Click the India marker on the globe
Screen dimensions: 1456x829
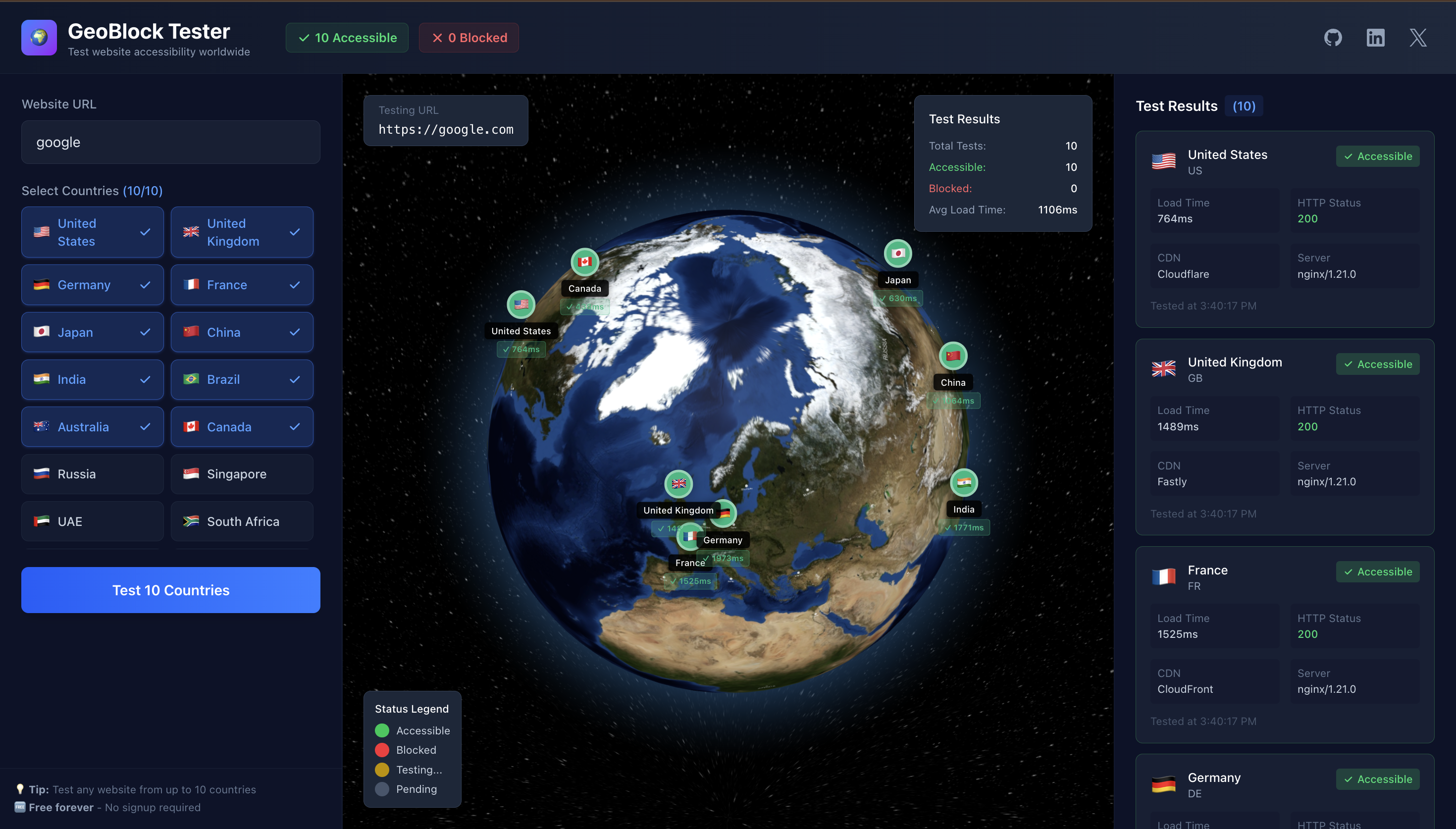click(x=963, y=483)
